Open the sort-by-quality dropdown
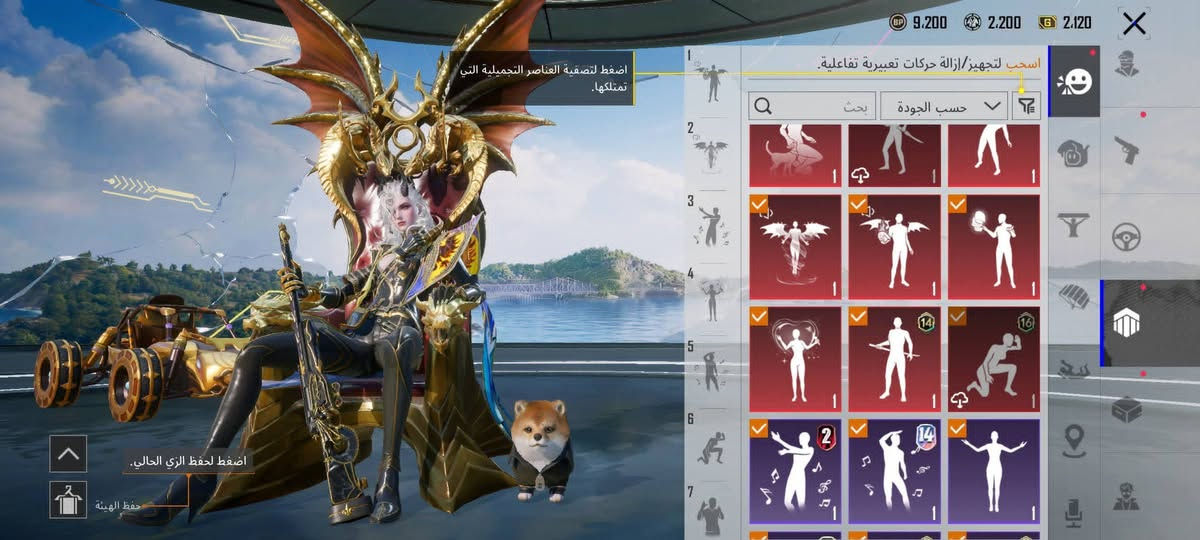The height and width of the screenshot is (540, 1200). click(x=943, y=105)
